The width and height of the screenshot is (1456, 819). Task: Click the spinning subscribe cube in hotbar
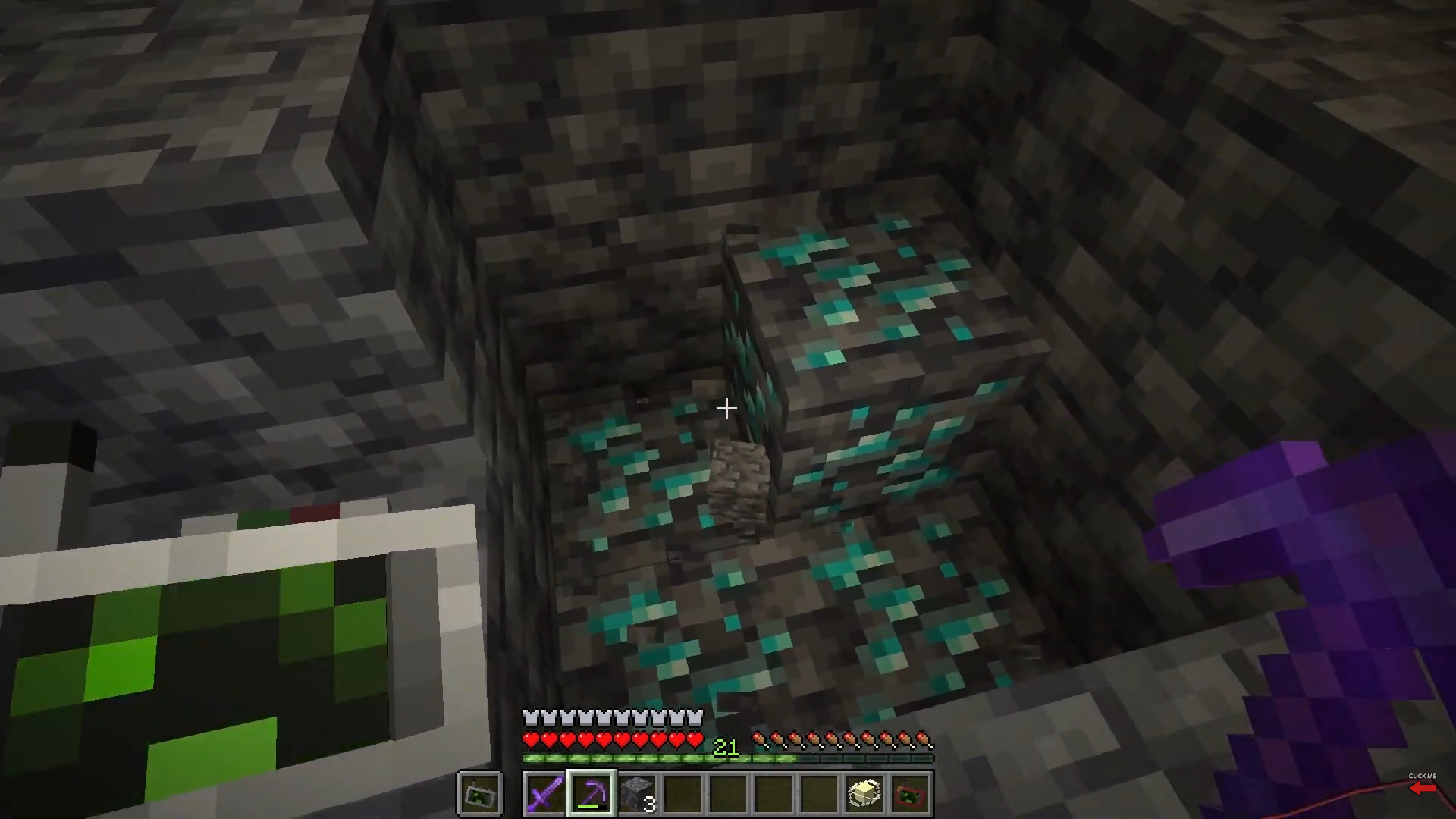(864, 793)
